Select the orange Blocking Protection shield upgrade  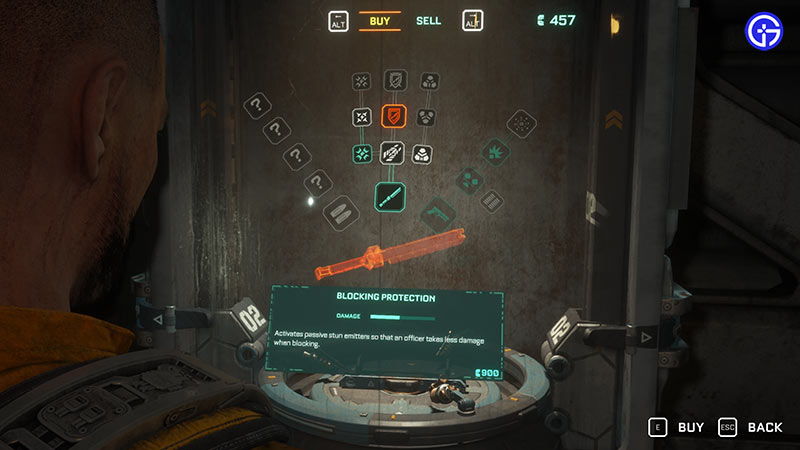[x=392, y=118]
